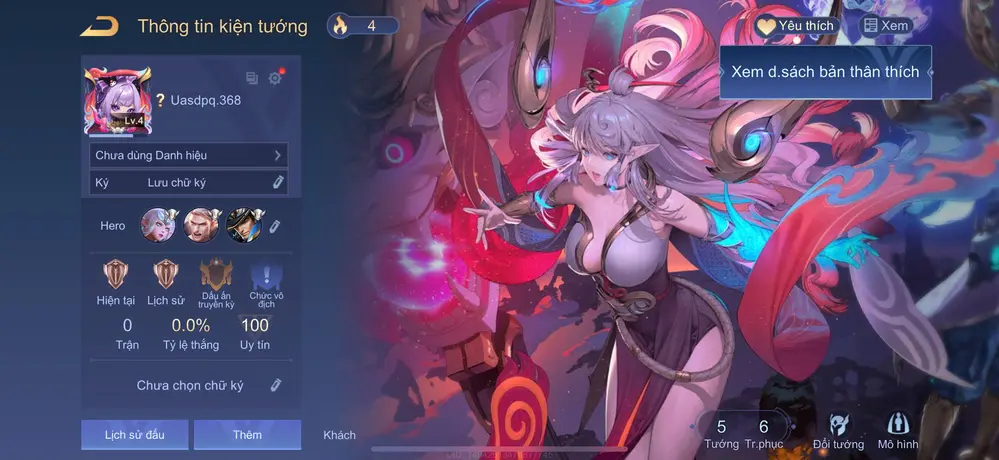Edit the 'Lưu chữ ký' signature field

tap(278, 183)
